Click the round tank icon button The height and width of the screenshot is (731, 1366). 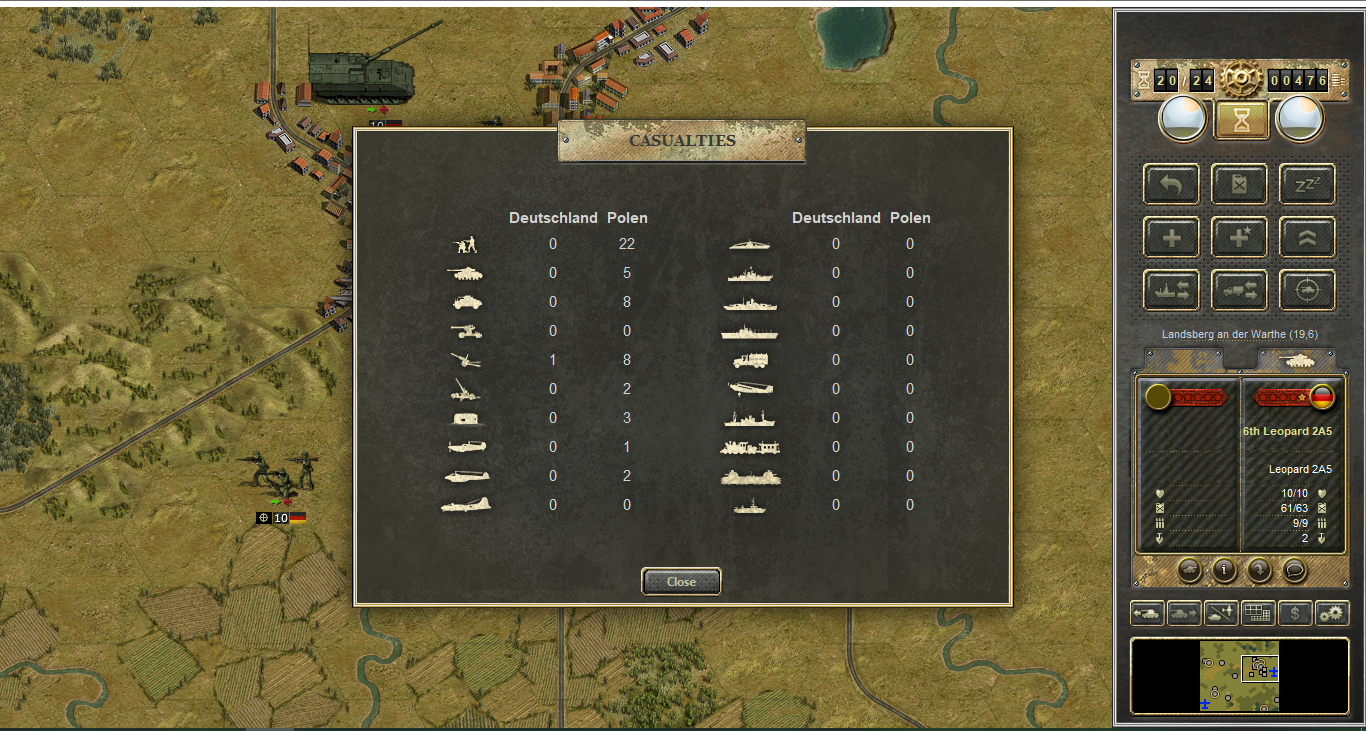(x=1189, y=570)
